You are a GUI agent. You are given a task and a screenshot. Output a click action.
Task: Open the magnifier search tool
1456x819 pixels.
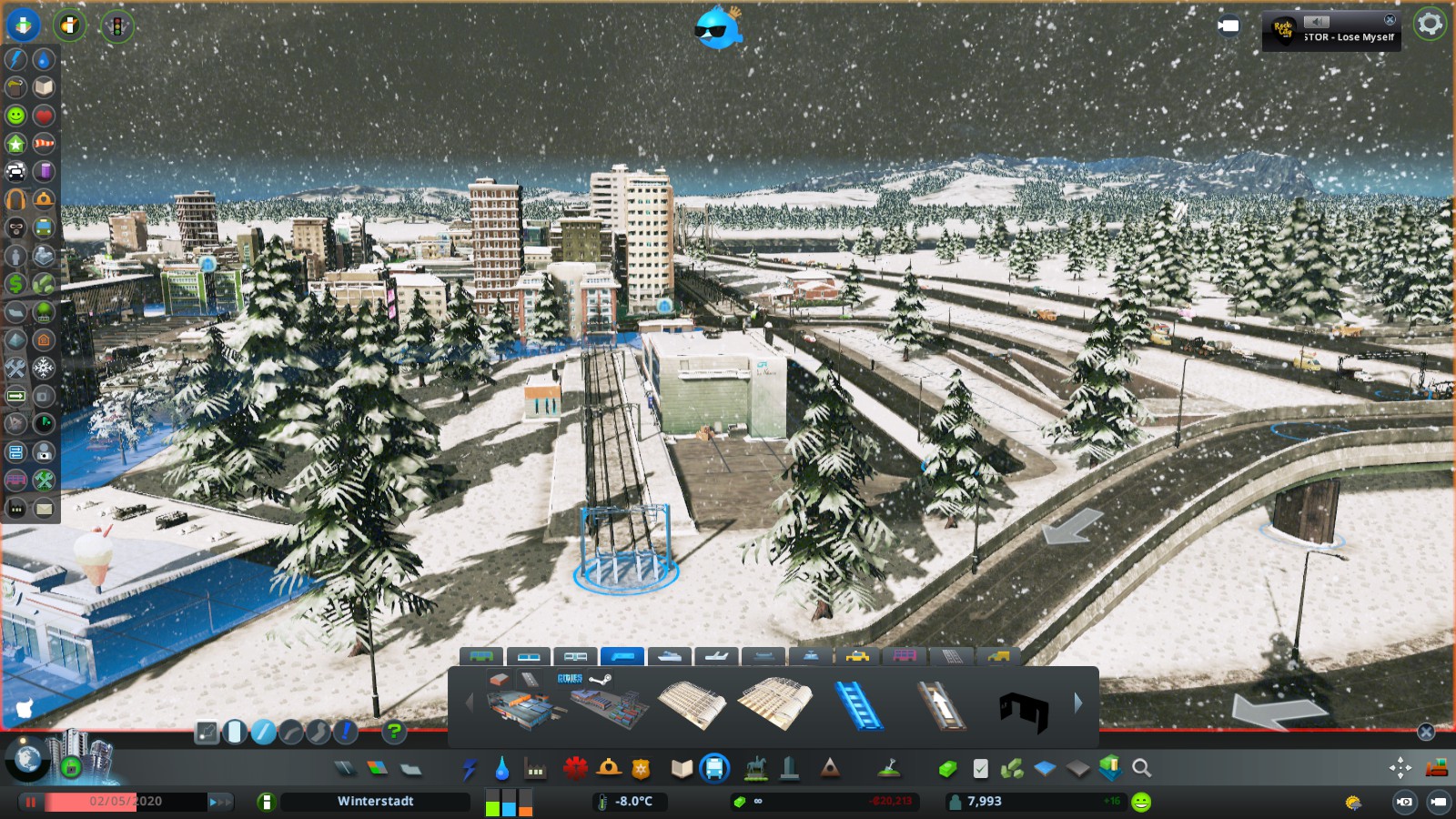coord(1141,769)
